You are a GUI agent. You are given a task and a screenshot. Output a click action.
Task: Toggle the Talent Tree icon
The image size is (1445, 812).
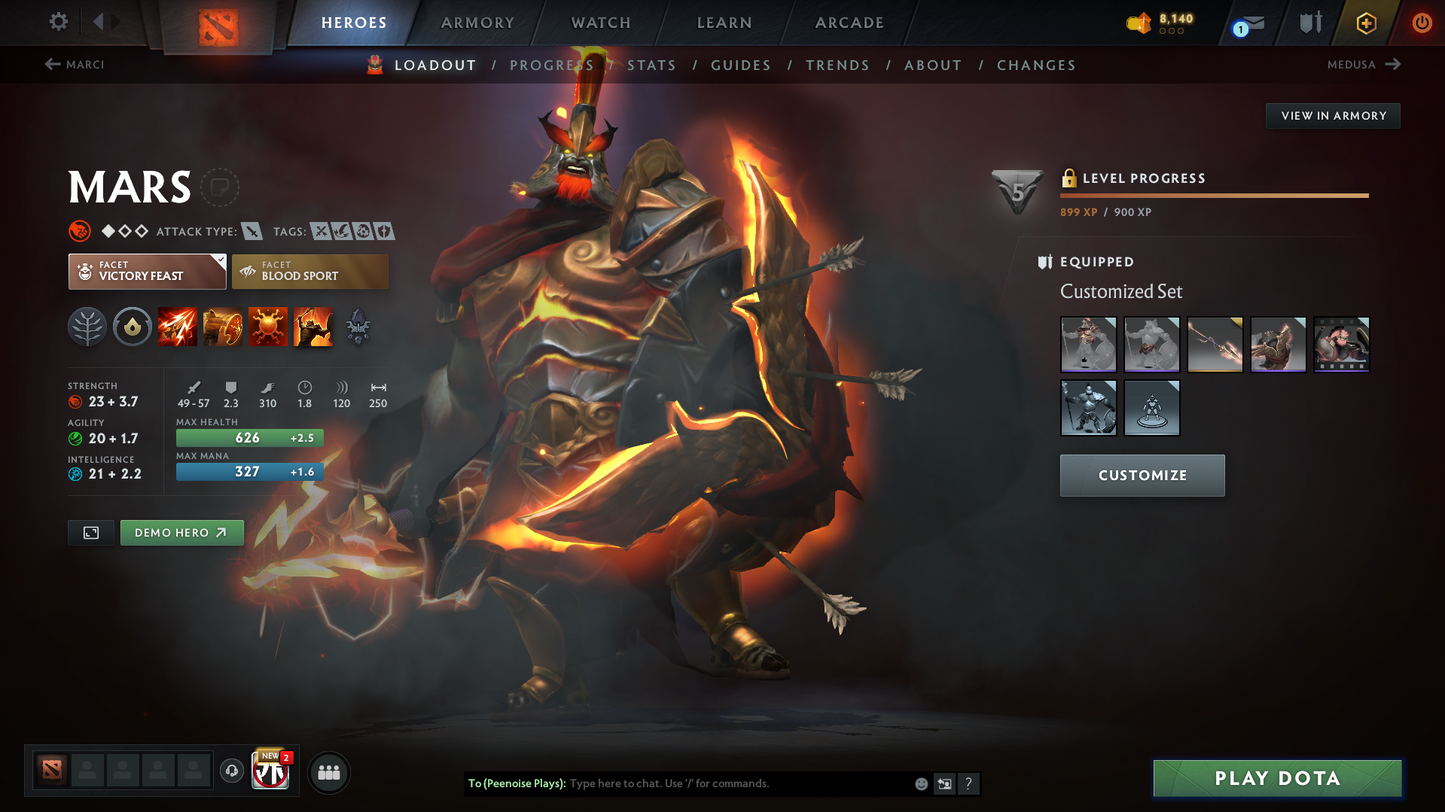[x=87, y=327]
